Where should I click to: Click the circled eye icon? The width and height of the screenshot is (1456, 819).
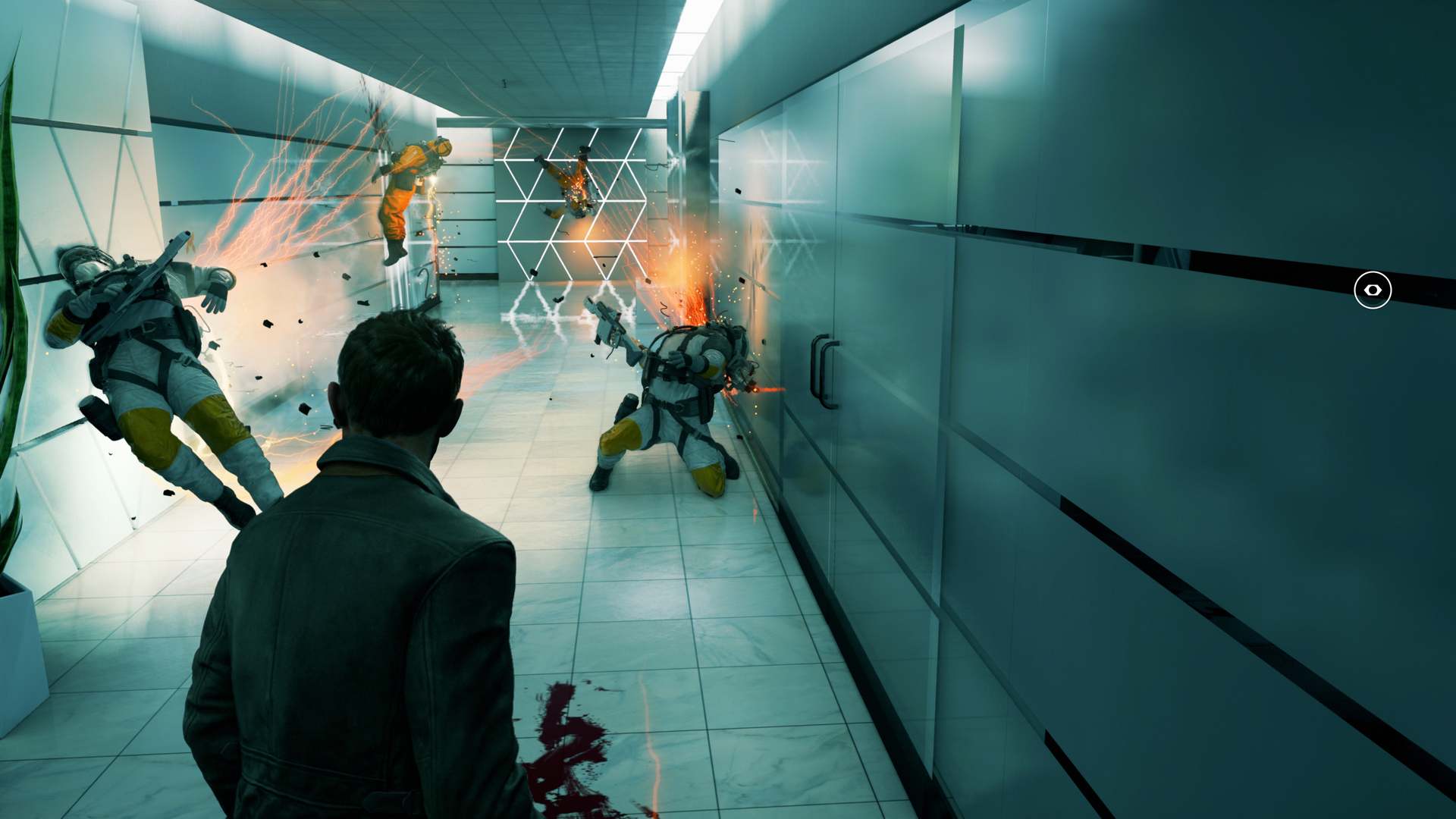(x=1372, y=290)
